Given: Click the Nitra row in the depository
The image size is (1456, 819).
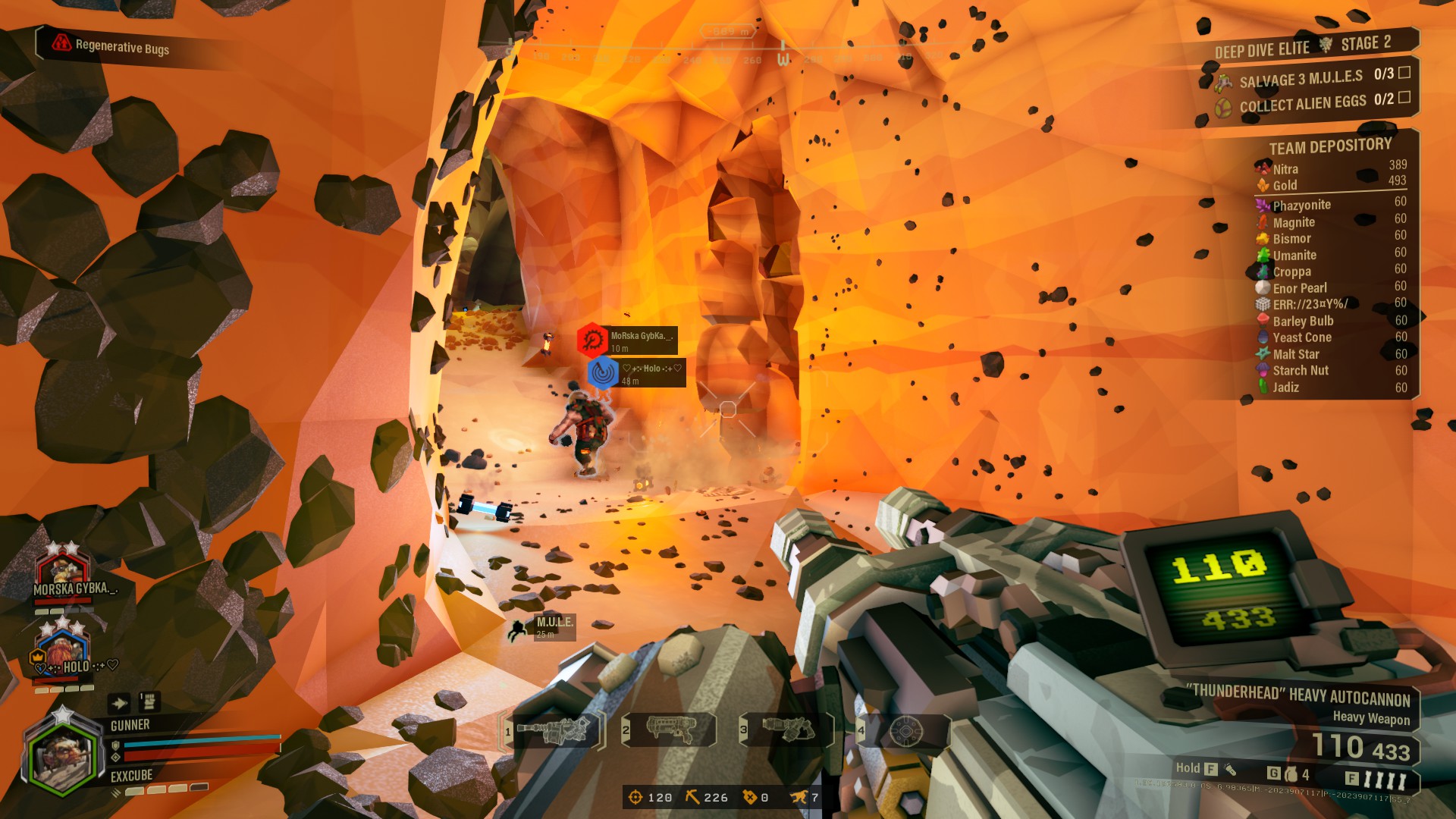Looking at the screenshot, I should coord(1330,168).
